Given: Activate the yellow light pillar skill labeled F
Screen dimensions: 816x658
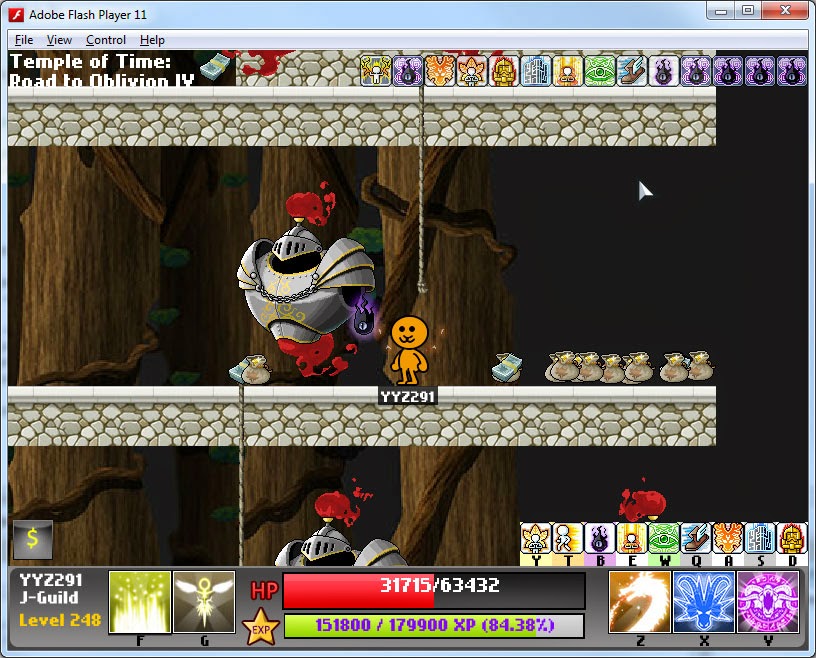Looking at the screenshot, I should 139,601.
